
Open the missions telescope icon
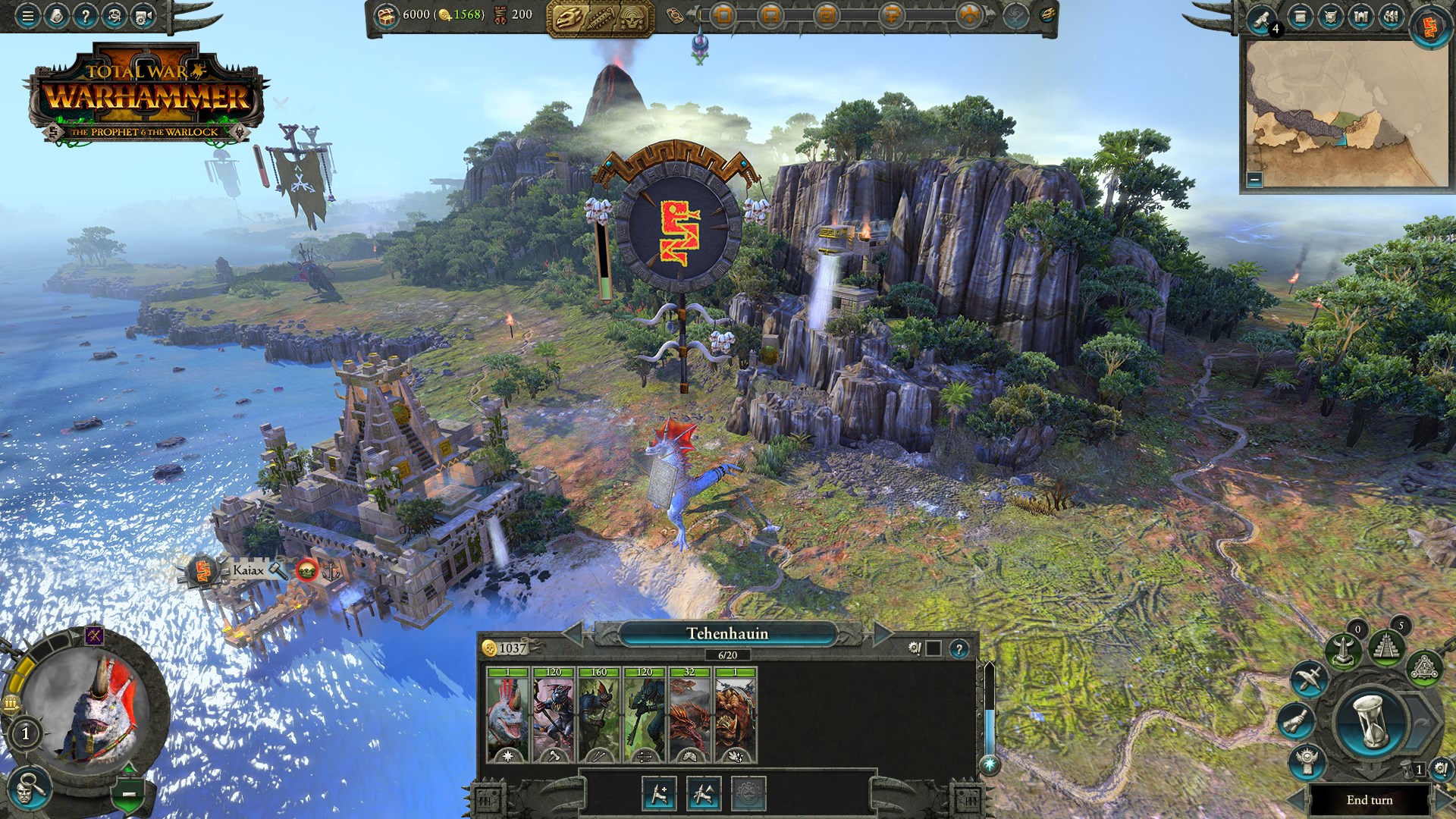[1261, 18]
